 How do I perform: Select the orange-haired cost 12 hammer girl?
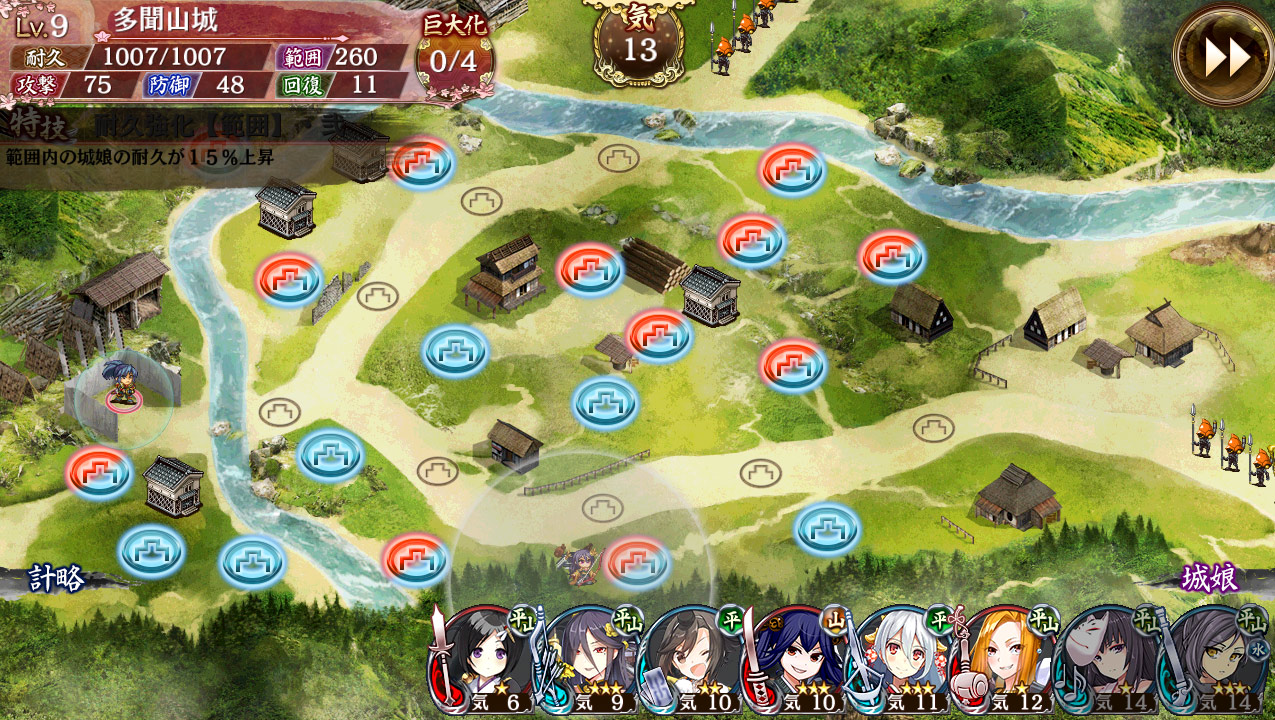click(x=1004, y=660)
